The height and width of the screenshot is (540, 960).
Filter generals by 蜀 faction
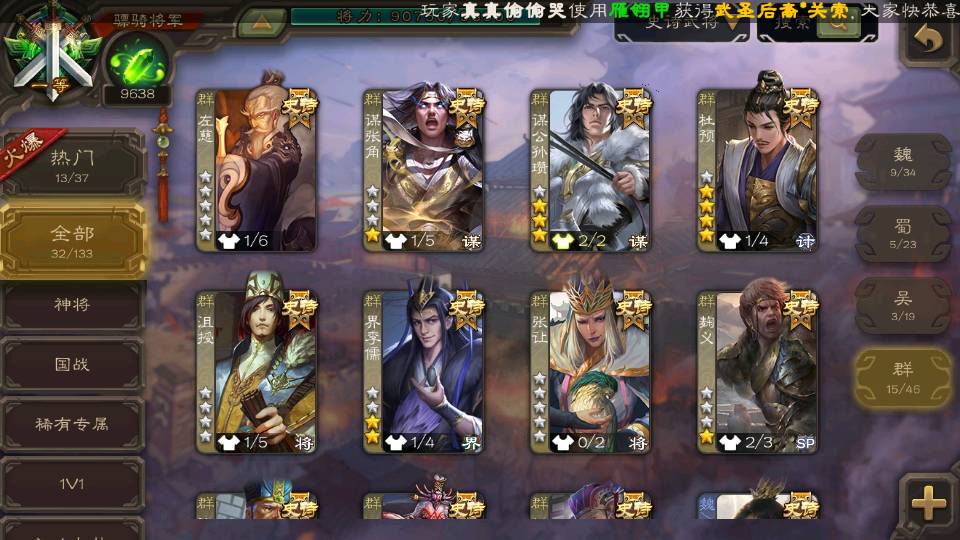coord(902,234)
